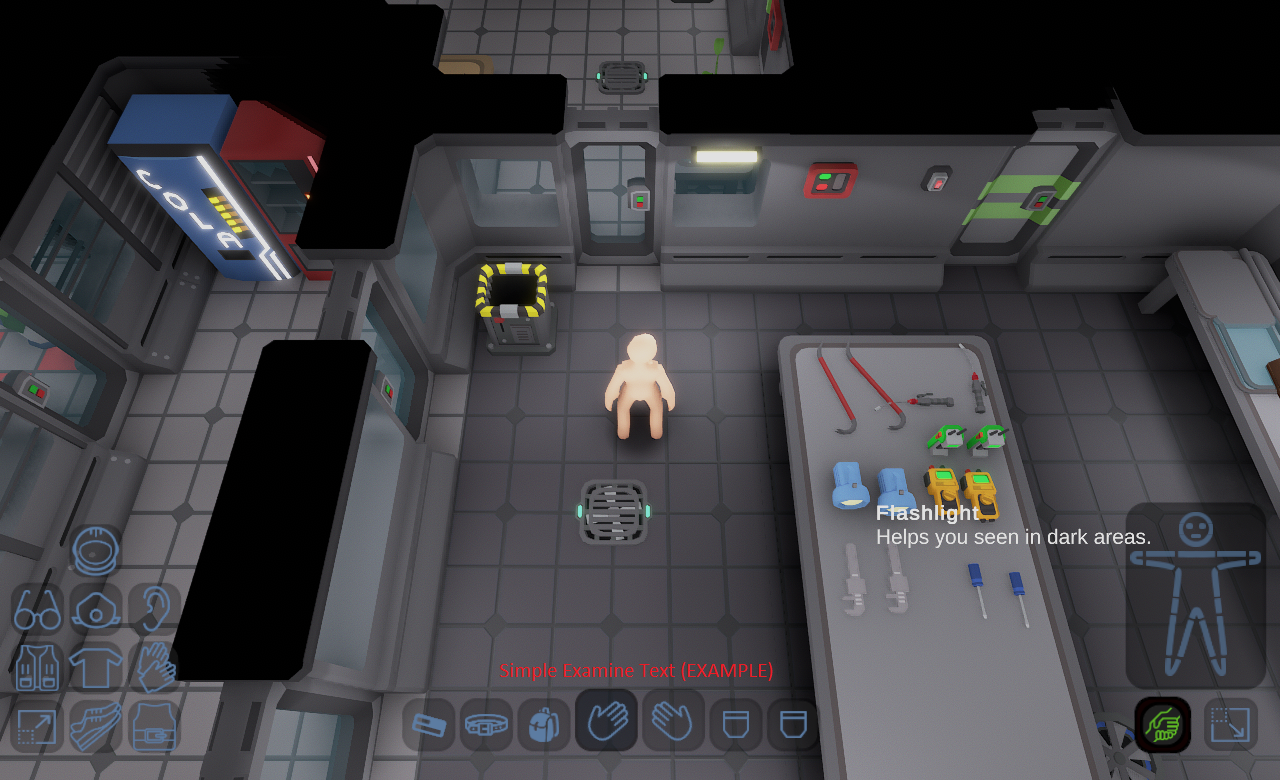Click the Simple Examine Text example label

tap(637, 671)
